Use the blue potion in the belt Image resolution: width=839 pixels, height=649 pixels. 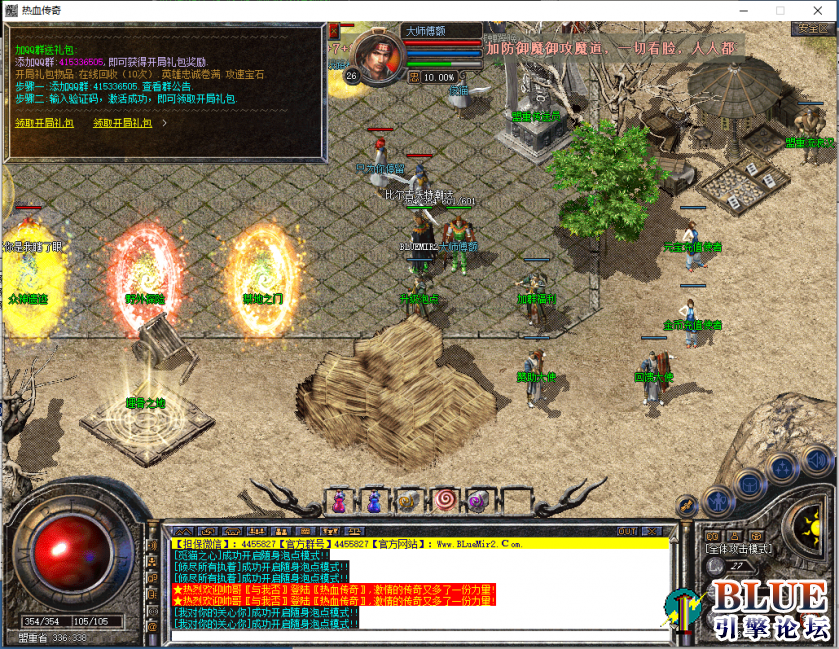pos(374,500)
